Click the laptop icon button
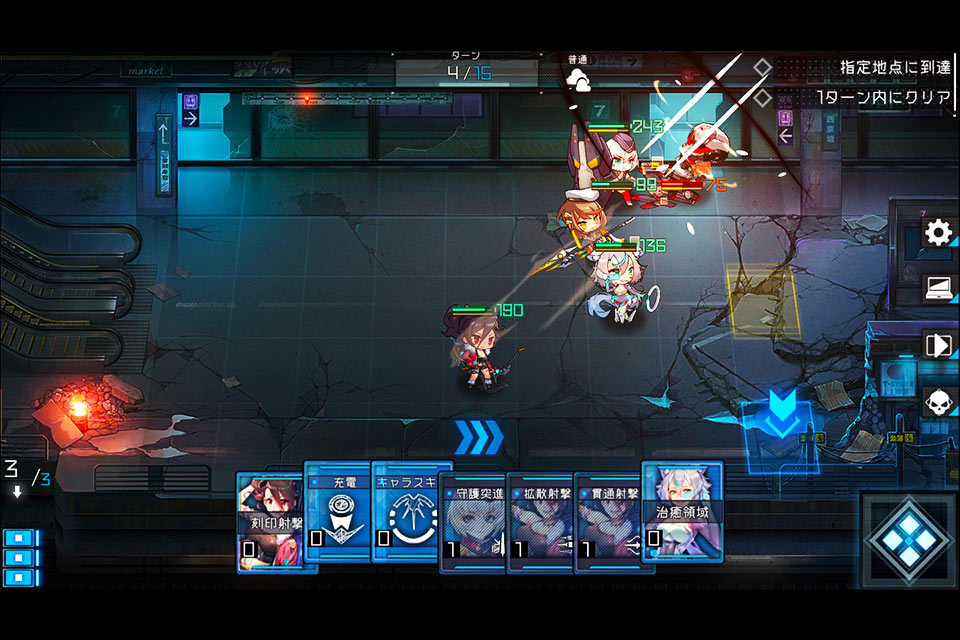 point(938,289)
